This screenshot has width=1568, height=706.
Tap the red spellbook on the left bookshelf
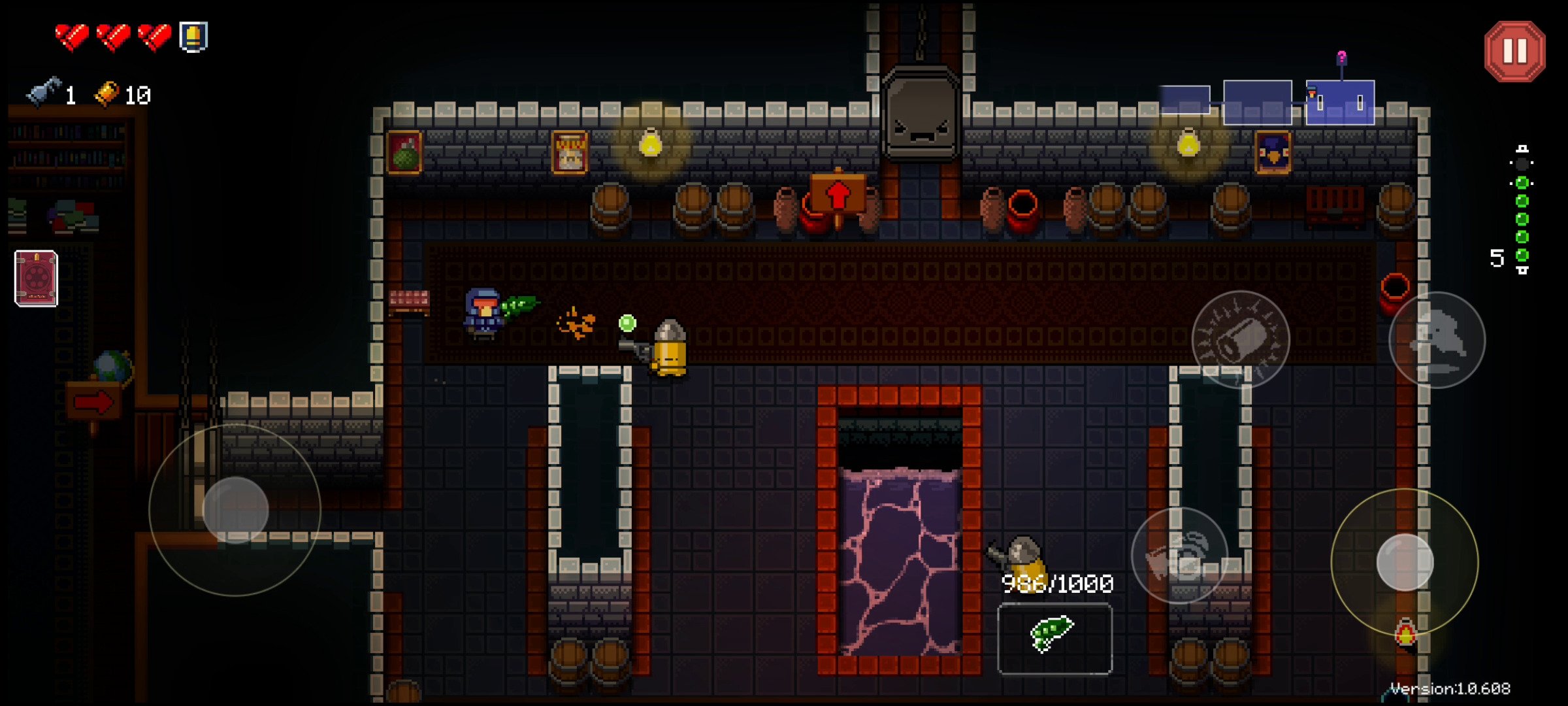tap(34, 278)
